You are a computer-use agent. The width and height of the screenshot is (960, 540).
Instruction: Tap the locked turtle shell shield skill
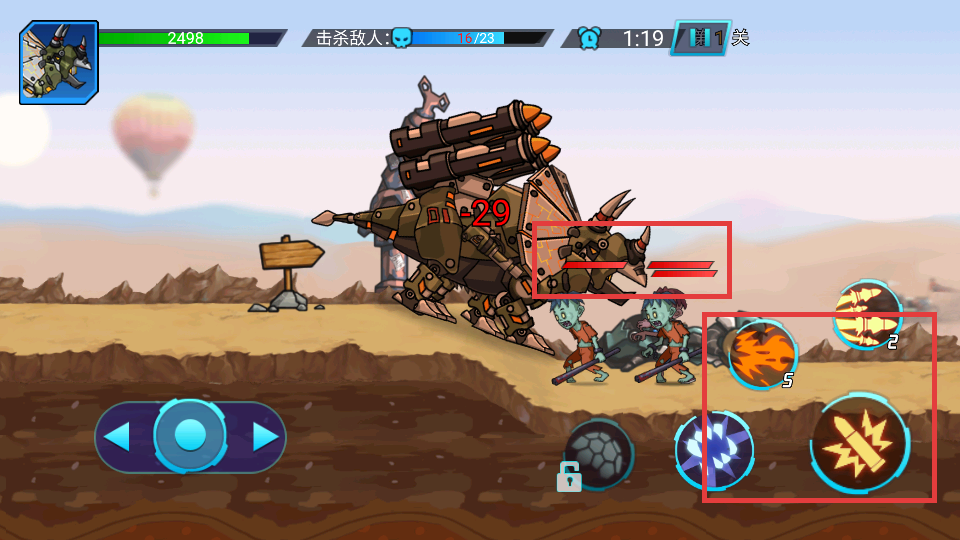598,453
